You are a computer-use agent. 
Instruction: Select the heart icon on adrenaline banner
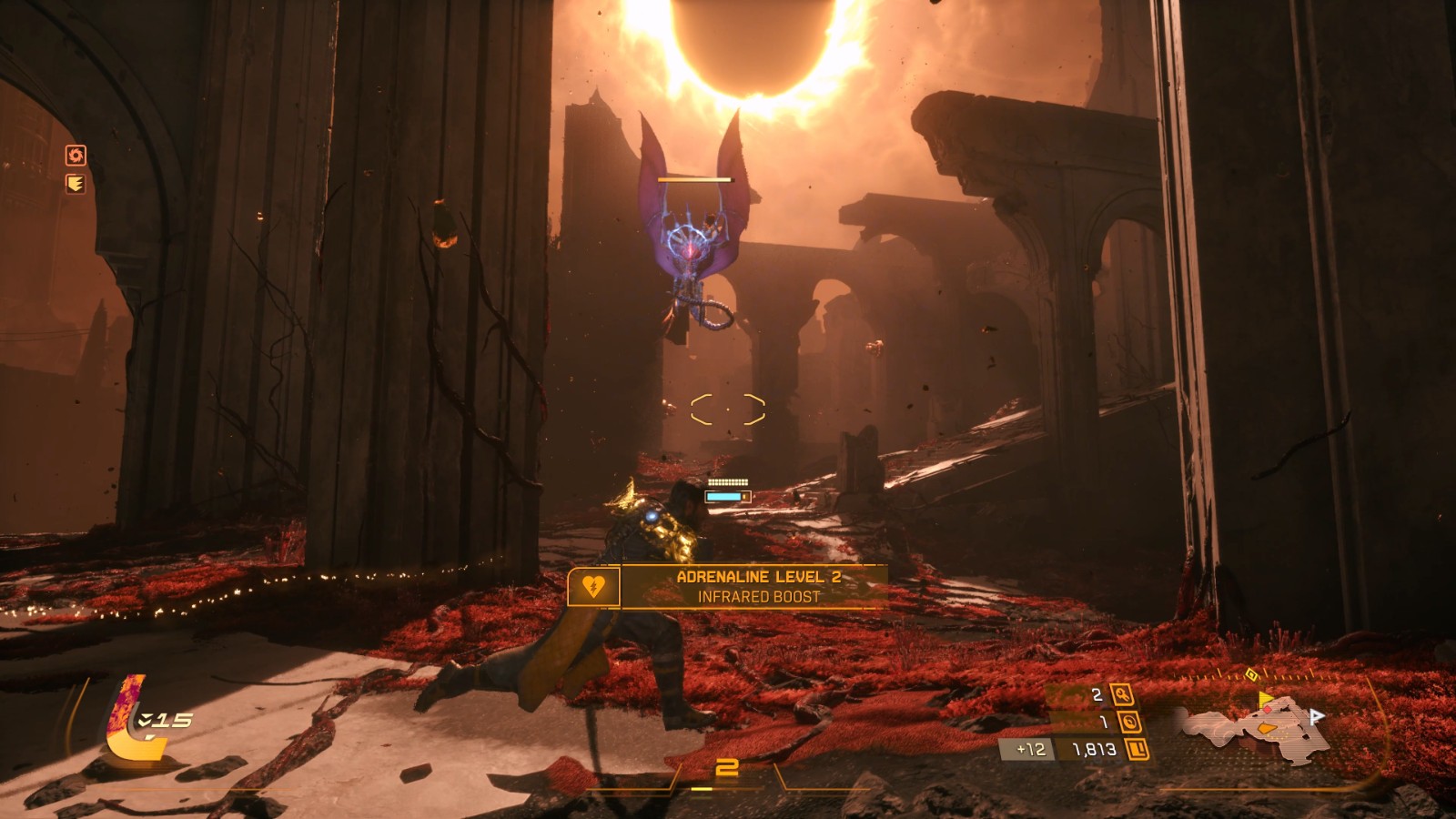(593, 587)
